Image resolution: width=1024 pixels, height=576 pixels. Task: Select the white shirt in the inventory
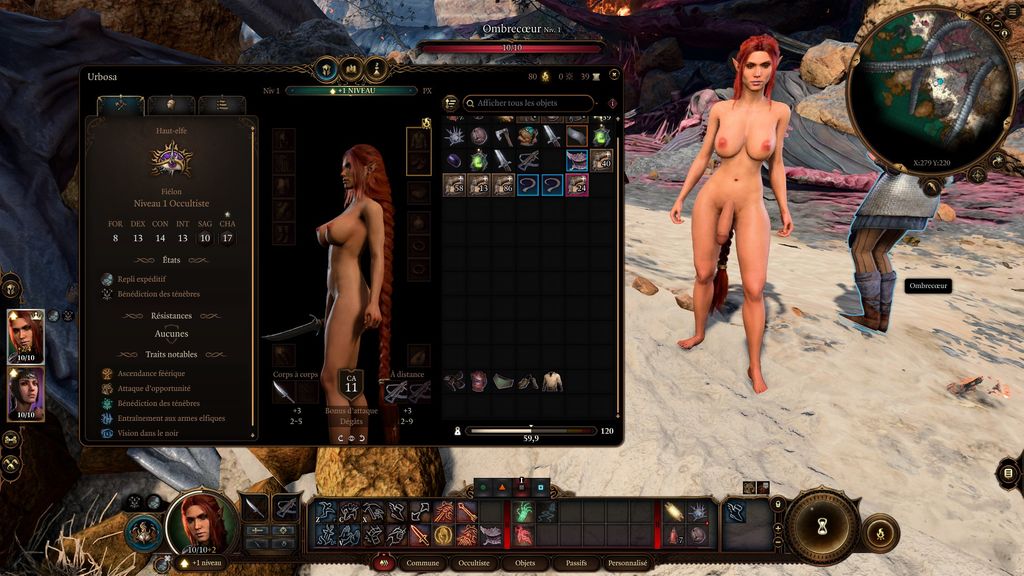pyautogui.click(x=552, y=381)
